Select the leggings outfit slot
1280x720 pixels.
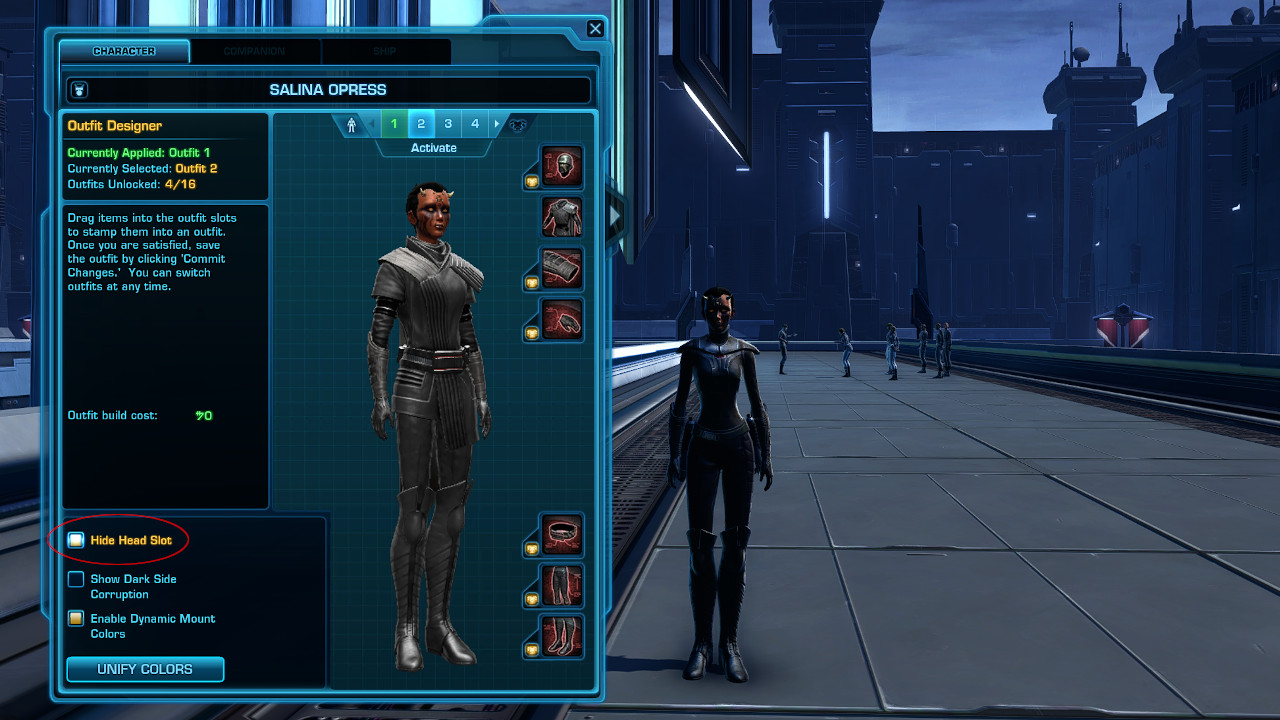click(560, 586)
